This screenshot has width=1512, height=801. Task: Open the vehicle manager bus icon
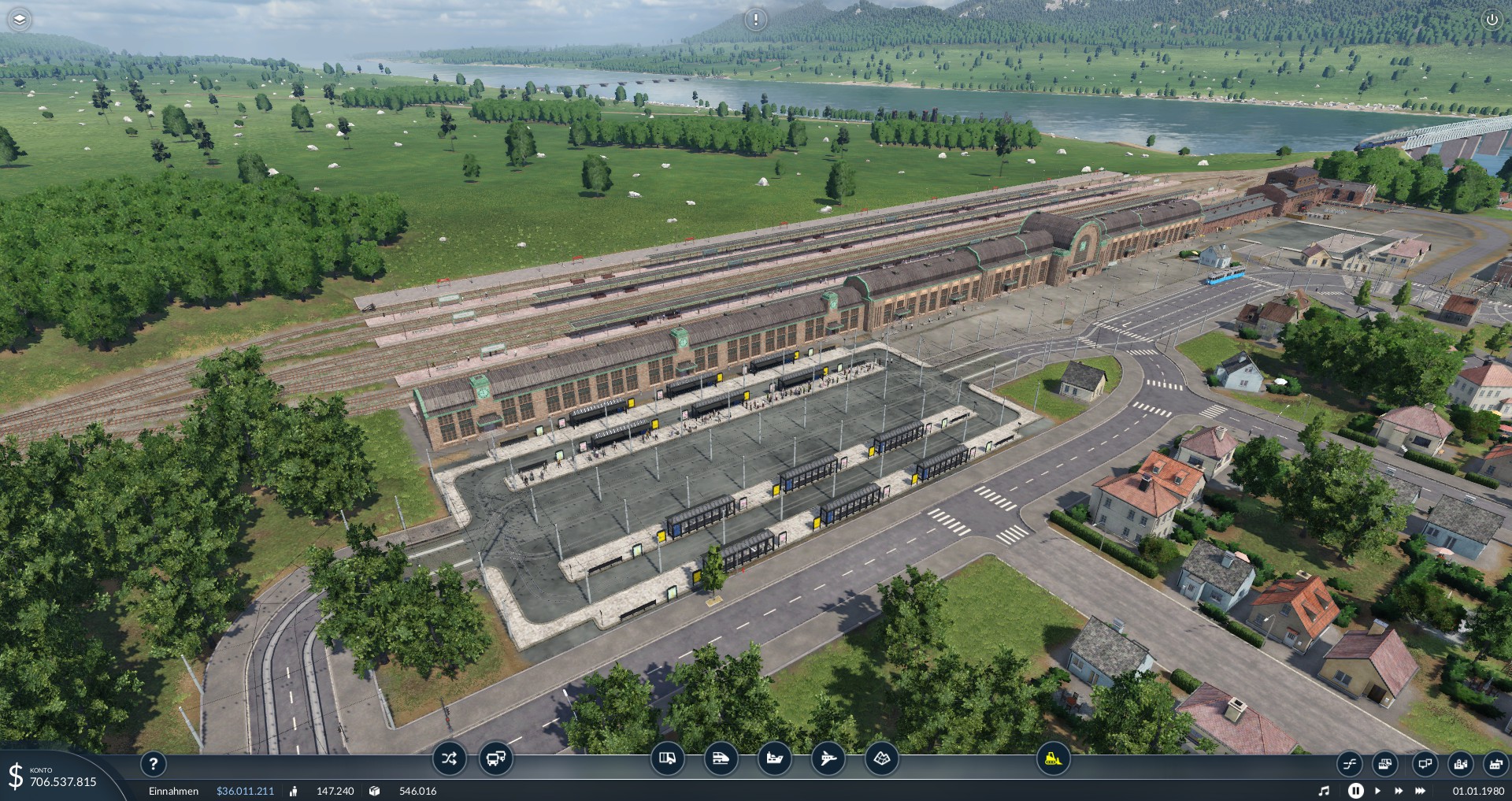pos(495,759)
